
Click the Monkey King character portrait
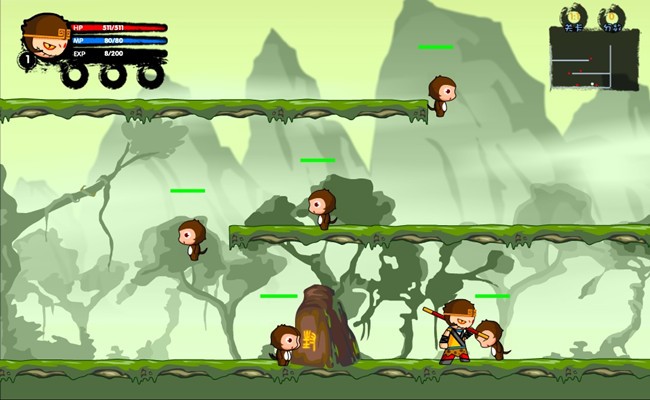(45, 39)
